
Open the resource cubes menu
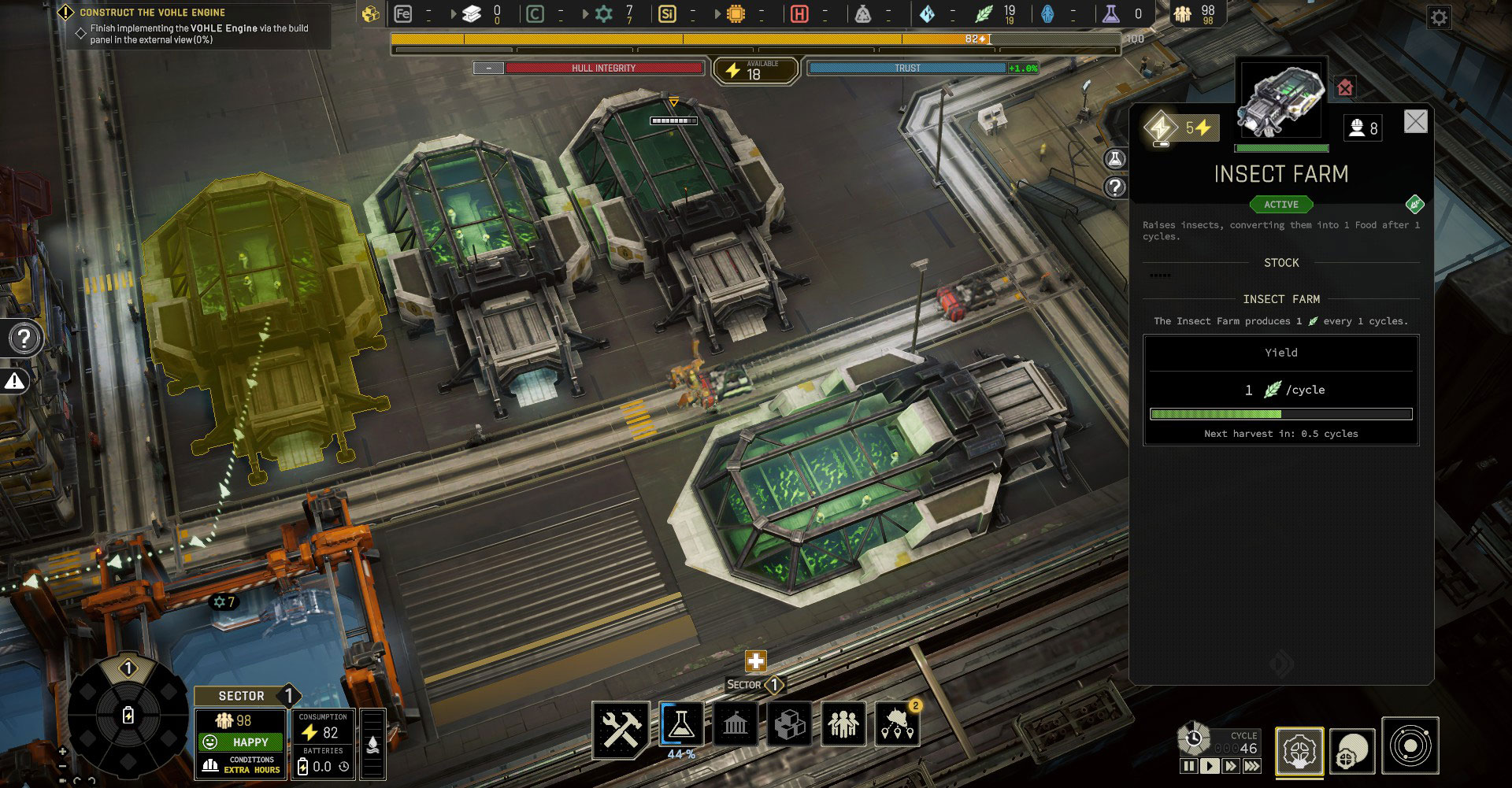[789, 724]
